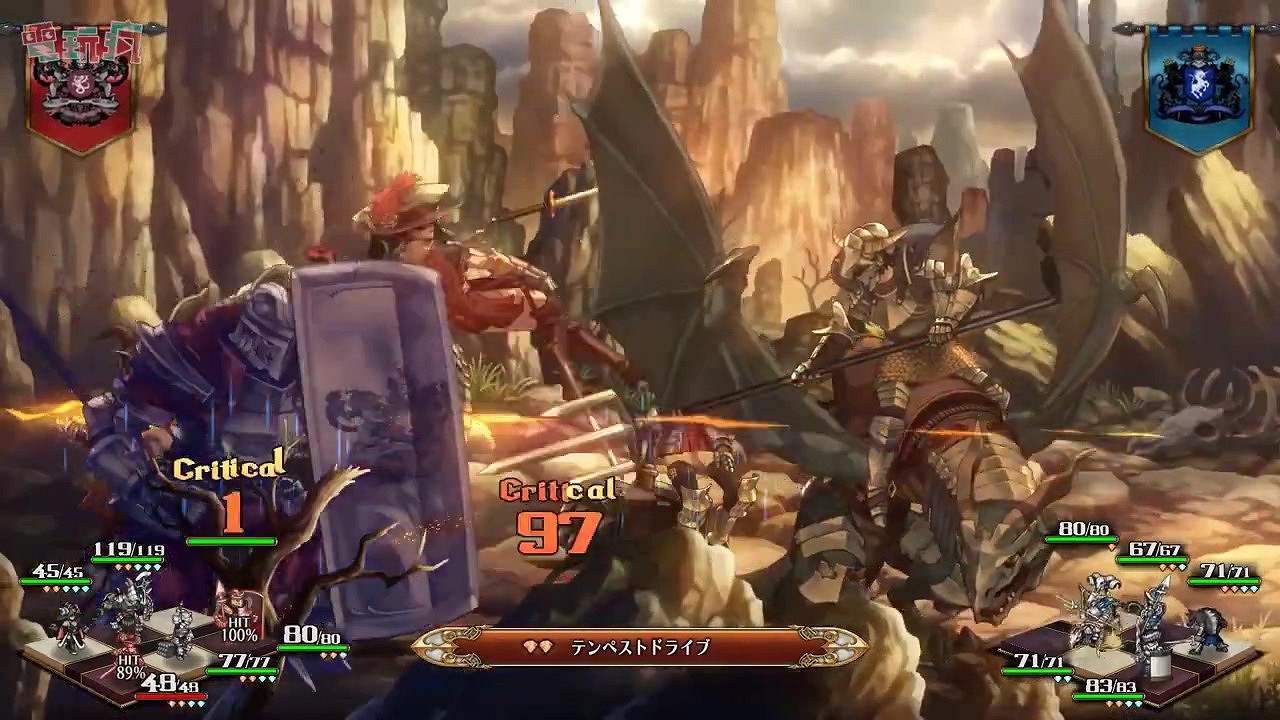Image resolution: width=1280 pixels, height=720 pixels.
Task: Click the HIT 100% indicator
Action: [x=240, y=630]
